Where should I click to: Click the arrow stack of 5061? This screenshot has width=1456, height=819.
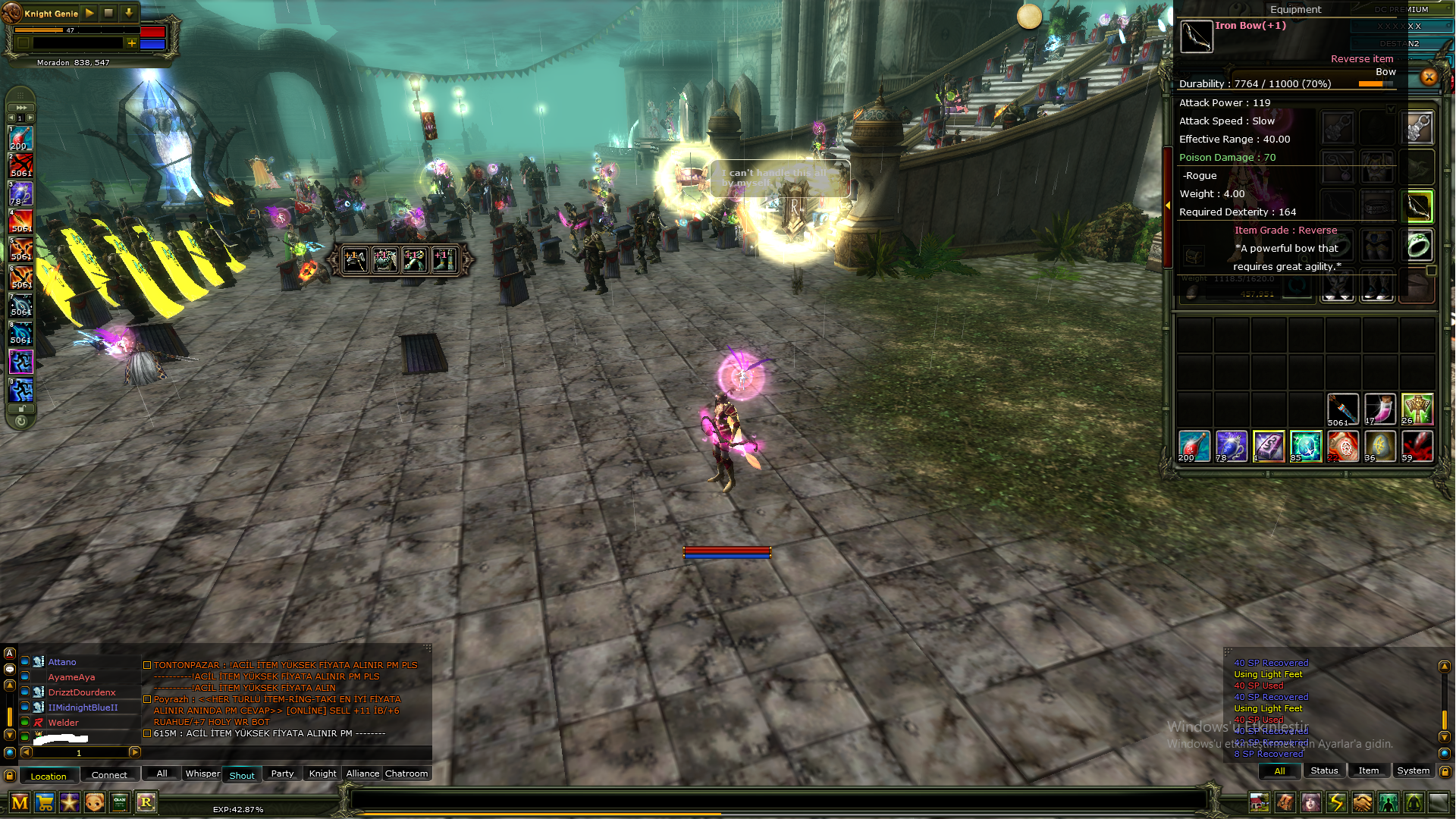tap(1342, 409)
